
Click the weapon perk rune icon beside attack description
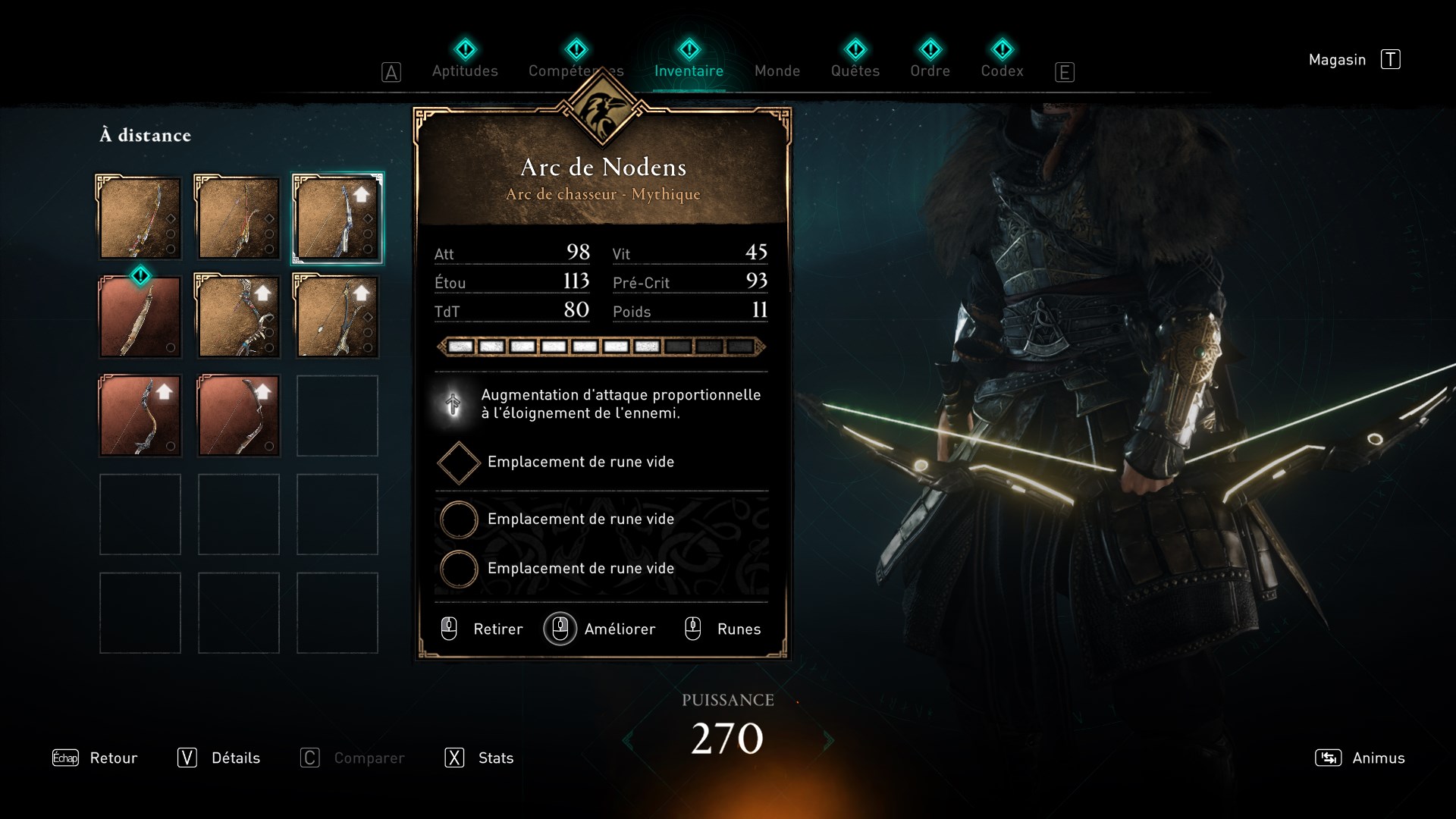coord(452,405)
